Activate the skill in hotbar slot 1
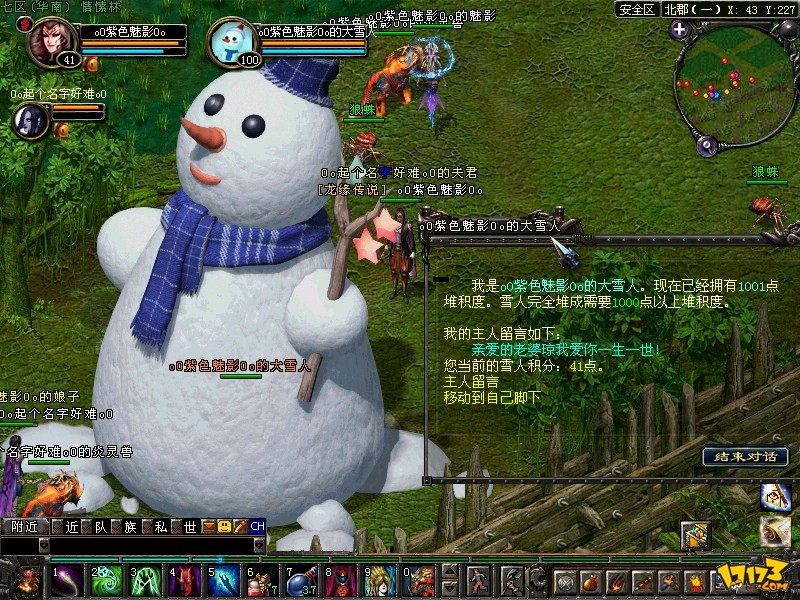 (68, 580)
